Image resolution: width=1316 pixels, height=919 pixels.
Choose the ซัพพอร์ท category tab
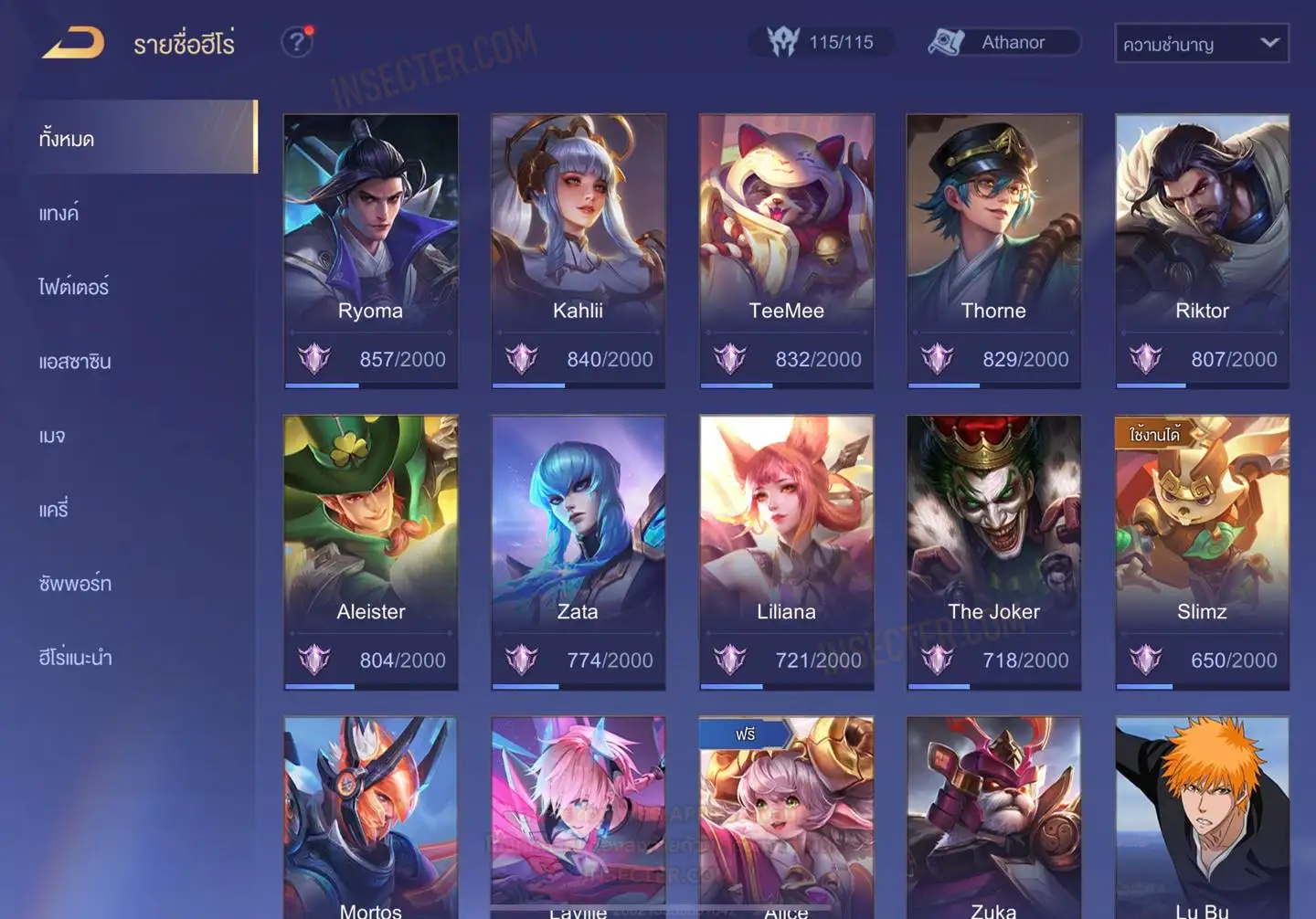(x=75, y=584)
